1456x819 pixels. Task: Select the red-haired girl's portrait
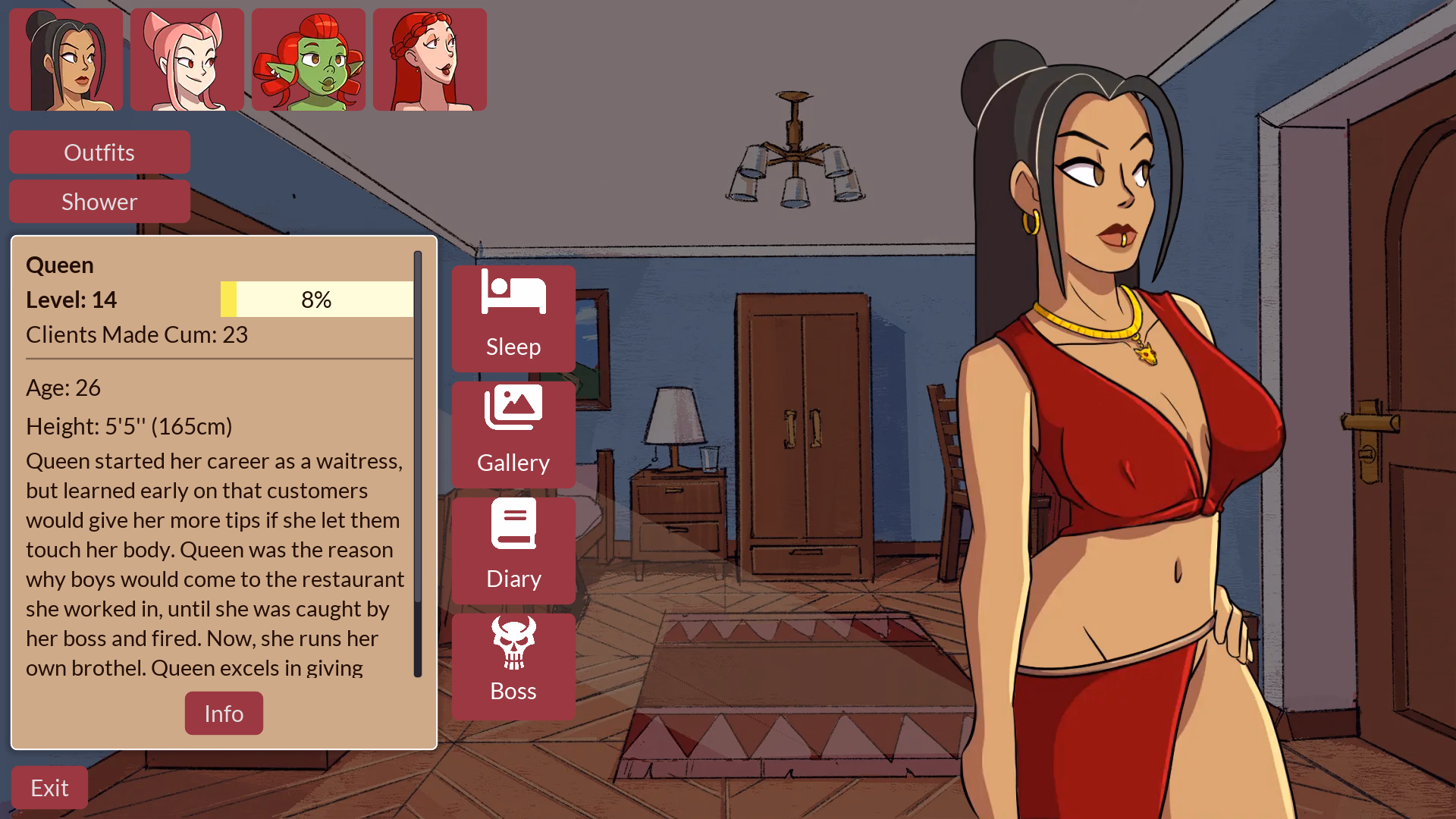click(429, 59)
